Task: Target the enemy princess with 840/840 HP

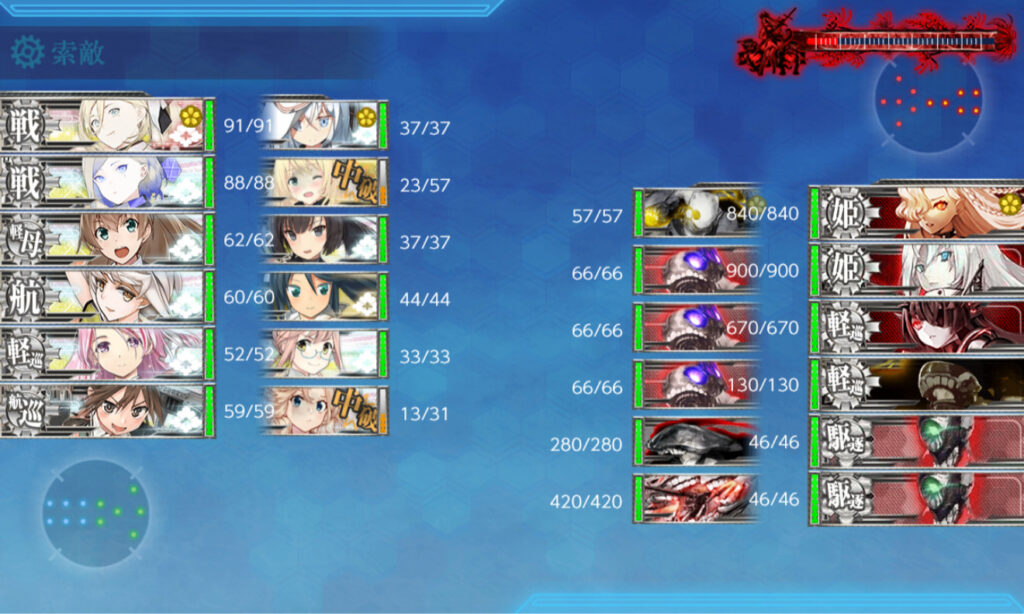Action: coord(915,213)
